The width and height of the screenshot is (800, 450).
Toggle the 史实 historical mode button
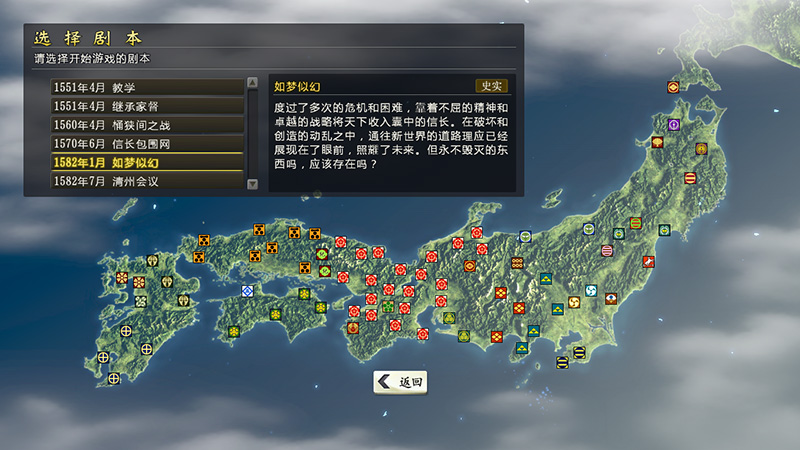(491, 87)
